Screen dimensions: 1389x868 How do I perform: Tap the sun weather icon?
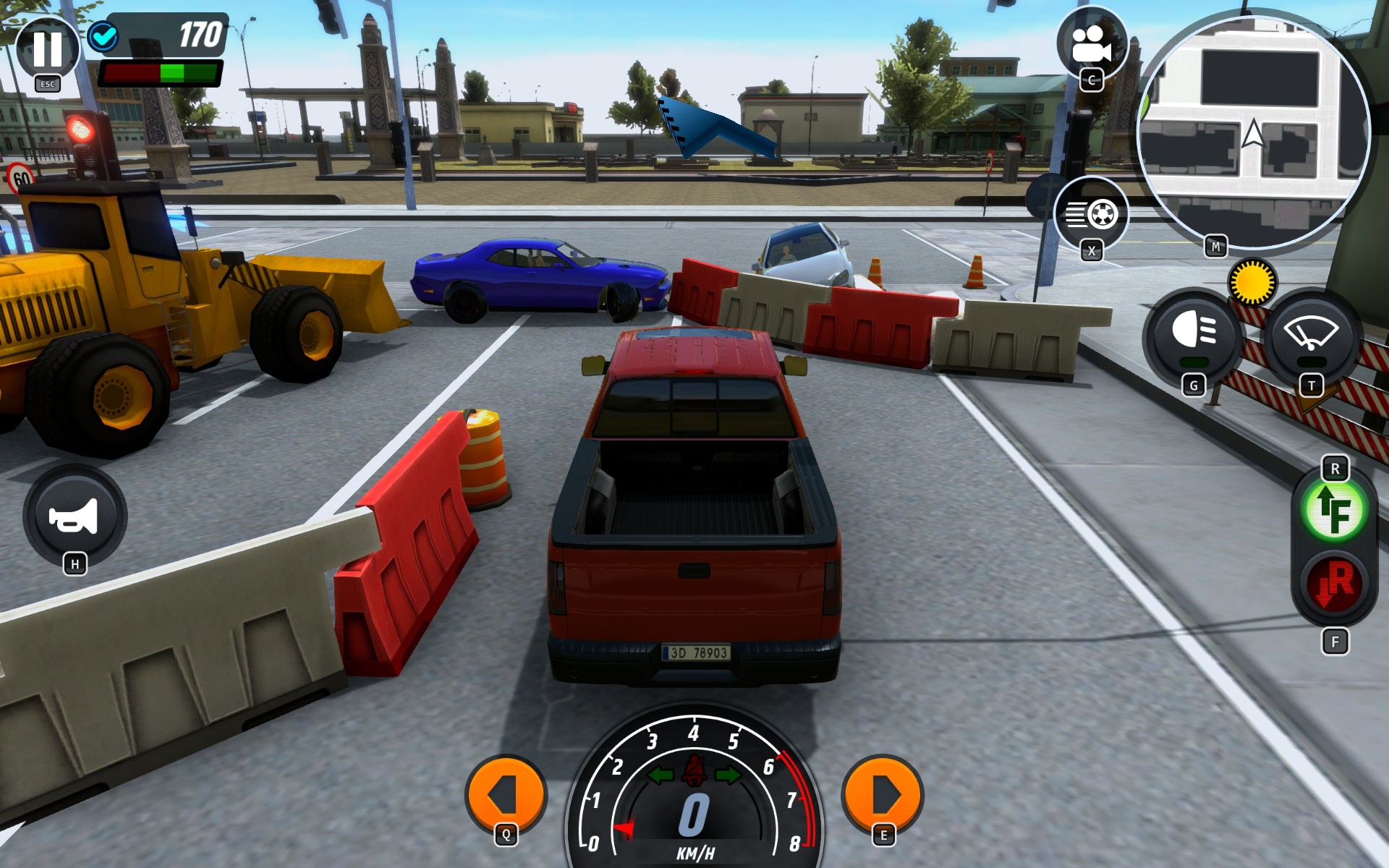(x=1251, y=282)
